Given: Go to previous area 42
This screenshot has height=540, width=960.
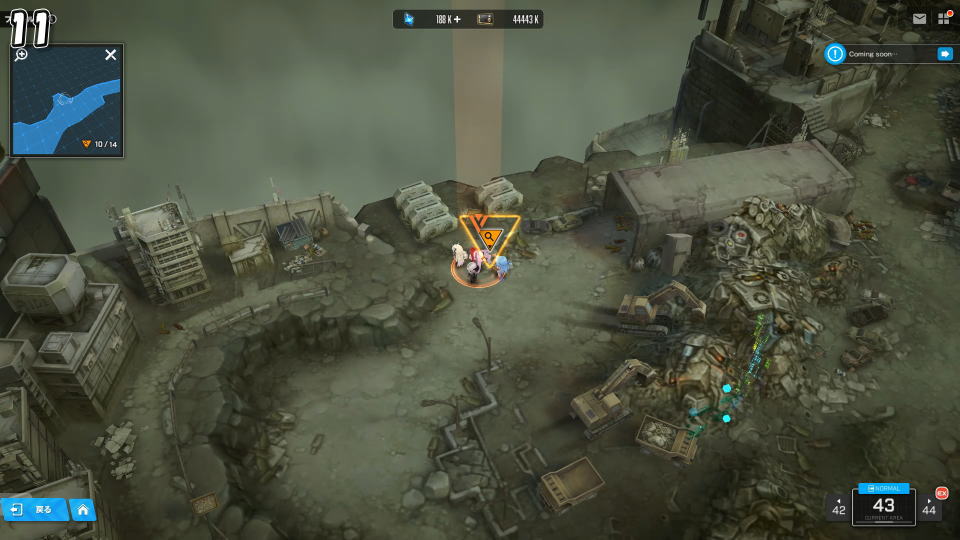Looking at the screenshot, I should 838,507.
